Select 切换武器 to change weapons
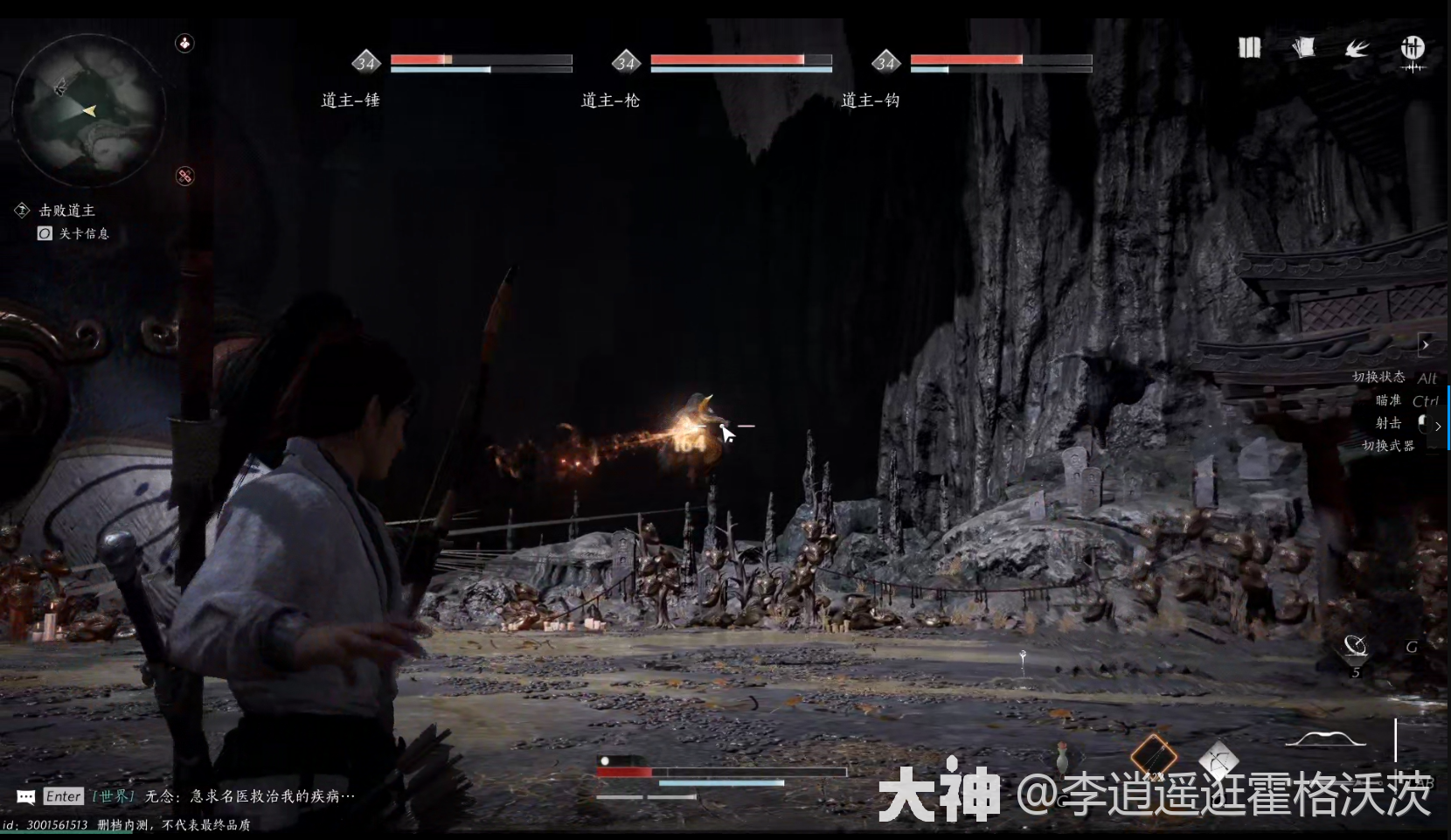This screenshot has height=840, width=1451. coord(1386,446)
